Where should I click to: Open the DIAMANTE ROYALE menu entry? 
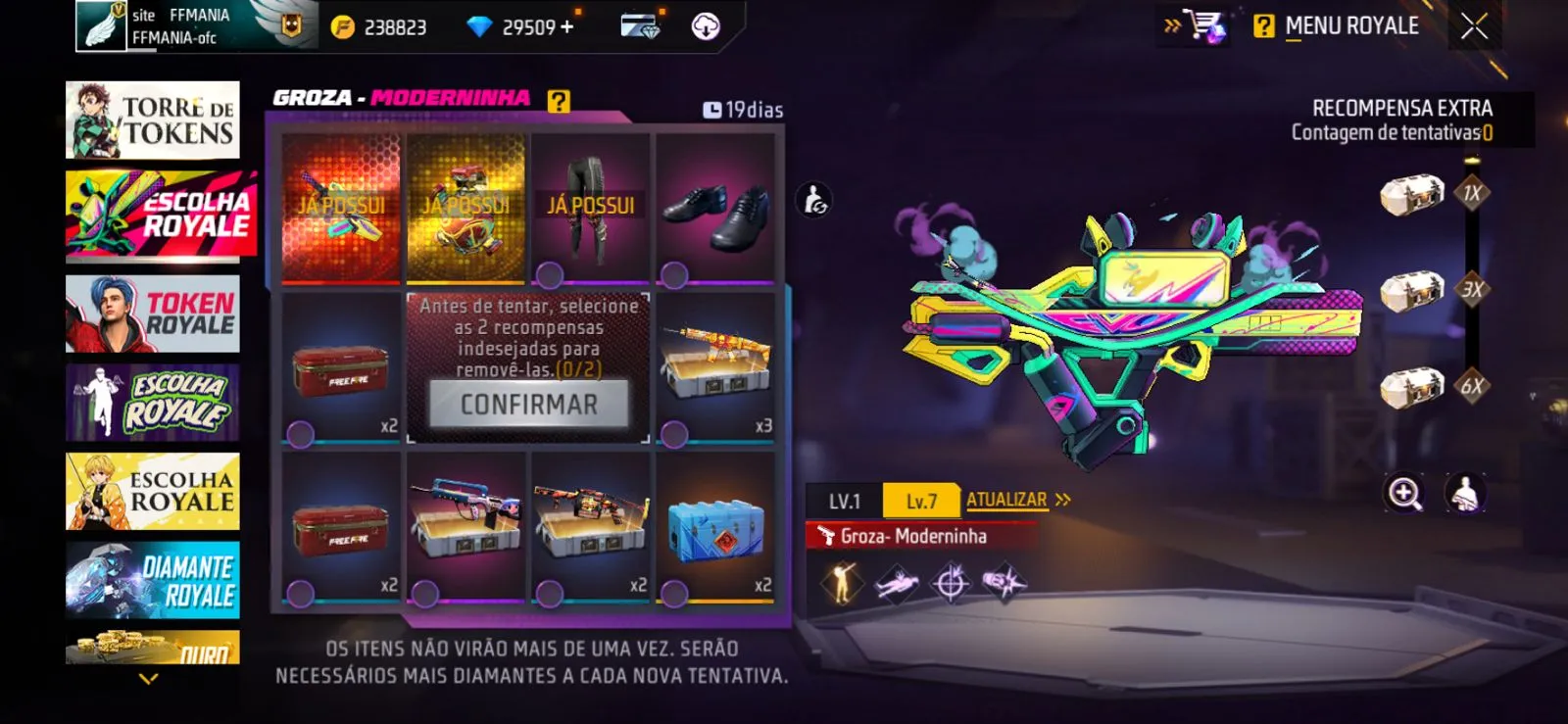coord(152,578)
